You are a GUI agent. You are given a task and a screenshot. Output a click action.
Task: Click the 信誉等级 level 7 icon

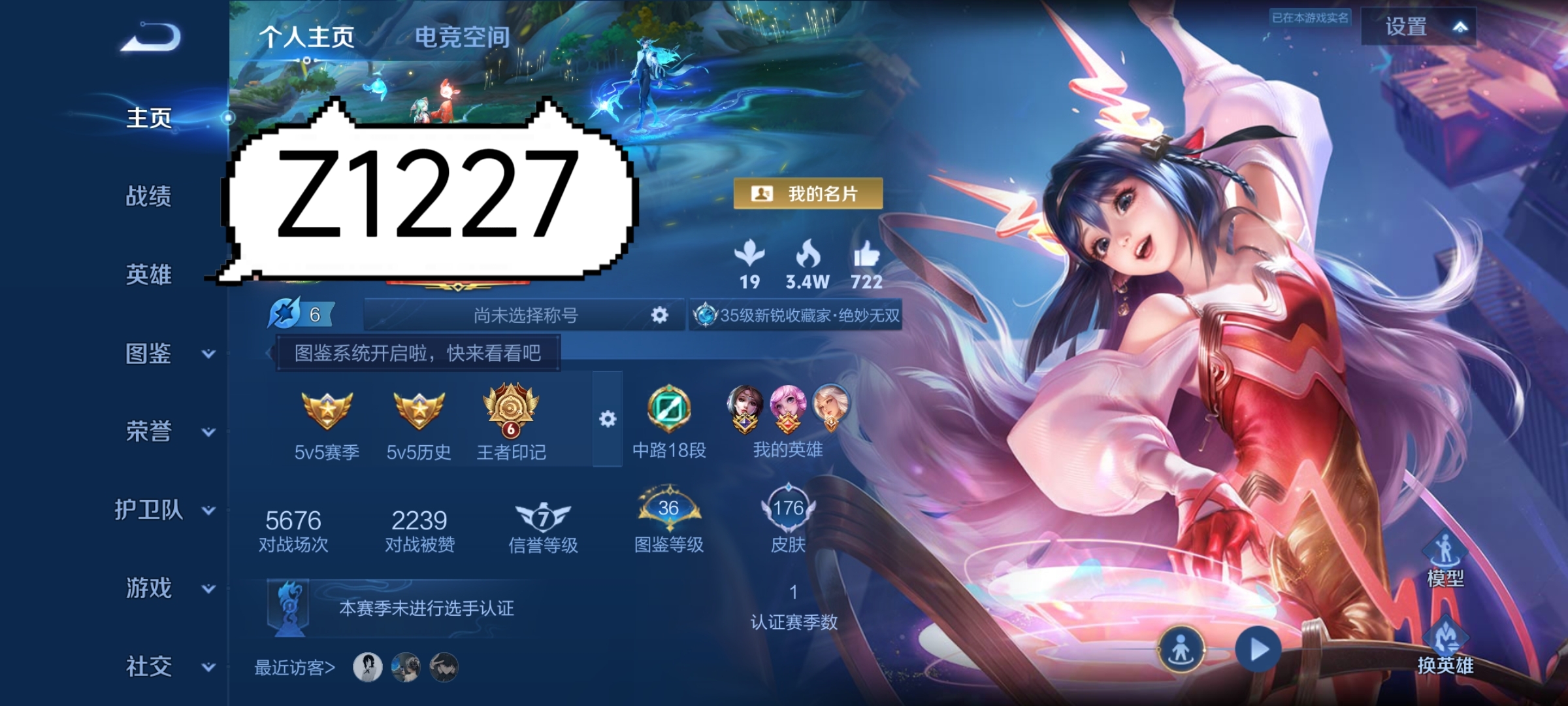click(542, 516)
